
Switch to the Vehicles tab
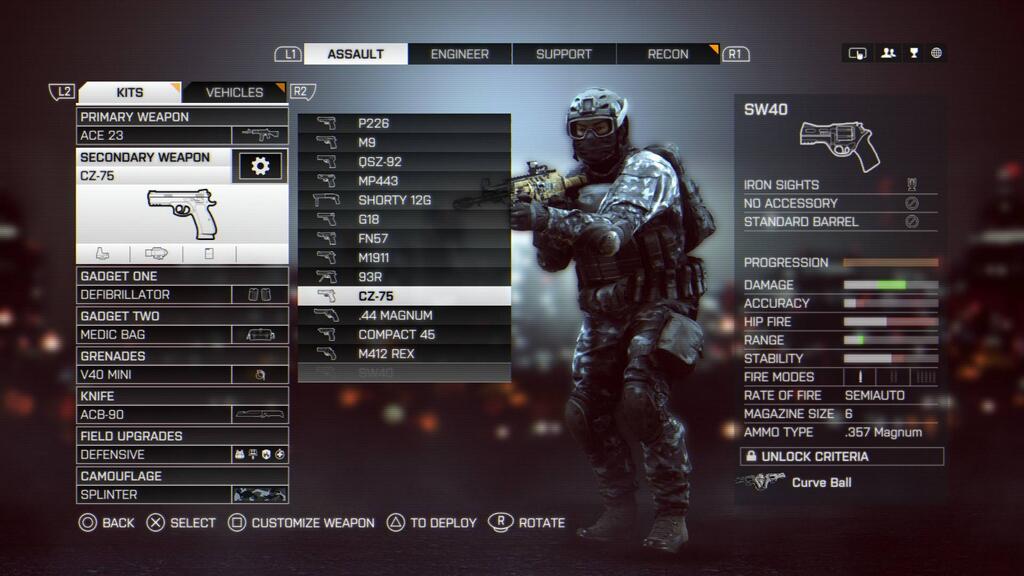click(234, 92)
